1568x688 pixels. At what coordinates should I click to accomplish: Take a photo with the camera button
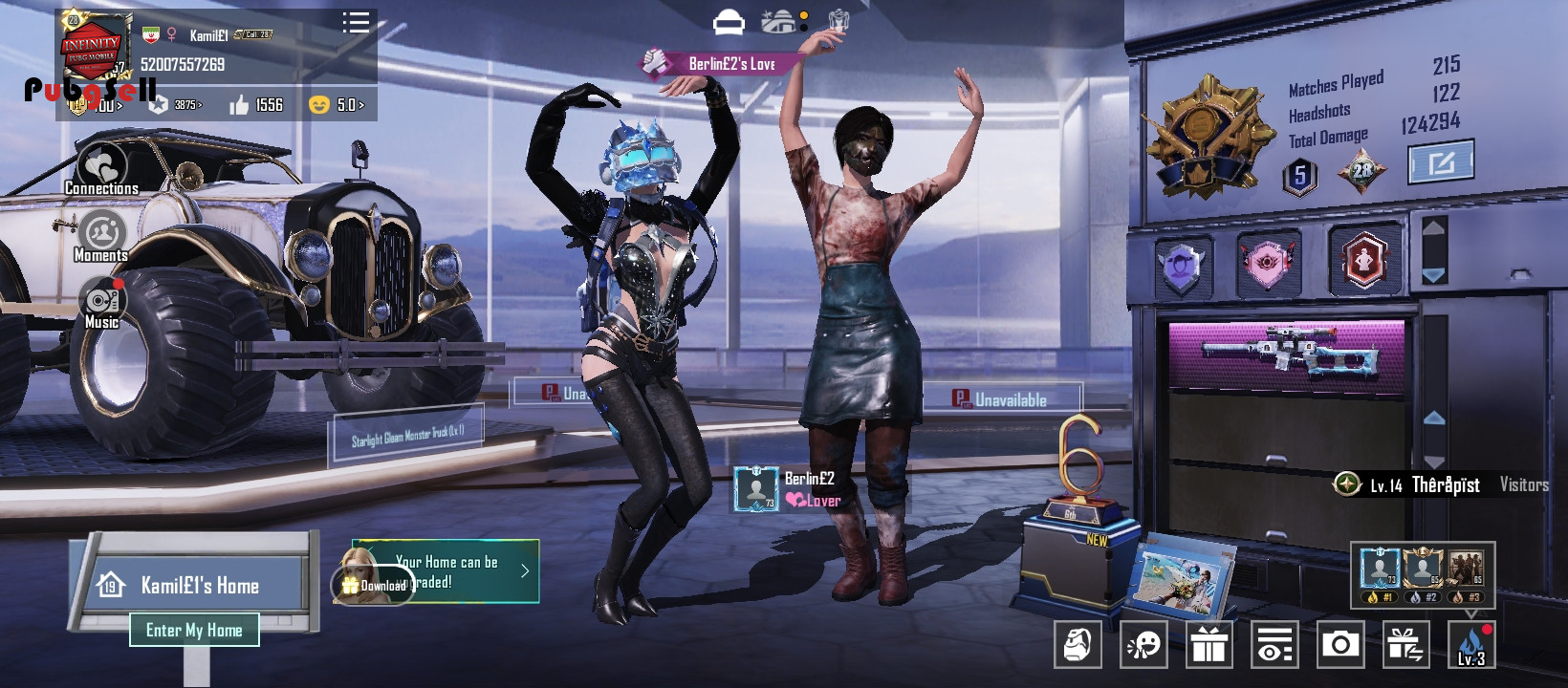click(x=1340, y=645)
